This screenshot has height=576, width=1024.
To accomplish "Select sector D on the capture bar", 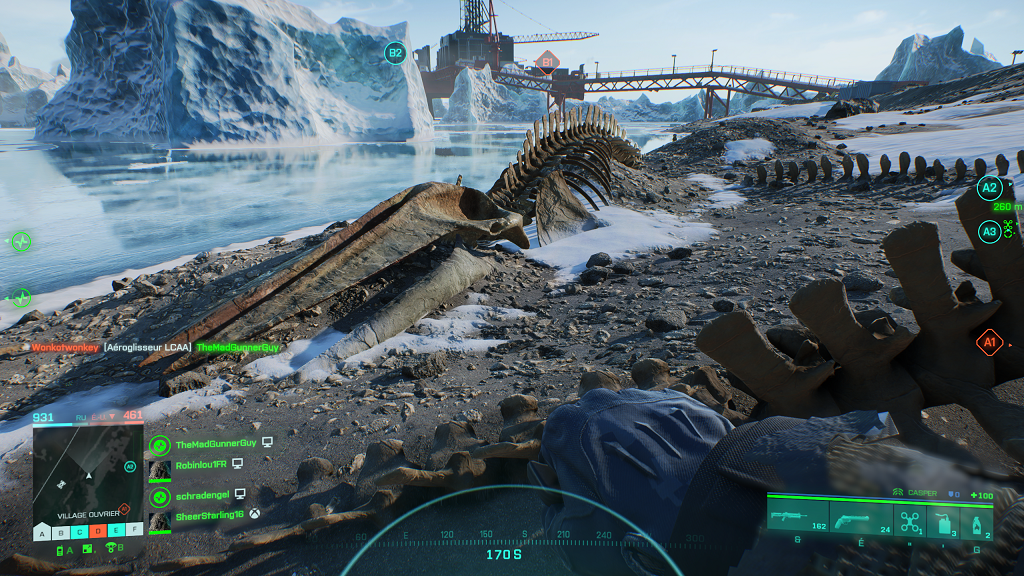I will pyautogui.click(x=97, y=530).
